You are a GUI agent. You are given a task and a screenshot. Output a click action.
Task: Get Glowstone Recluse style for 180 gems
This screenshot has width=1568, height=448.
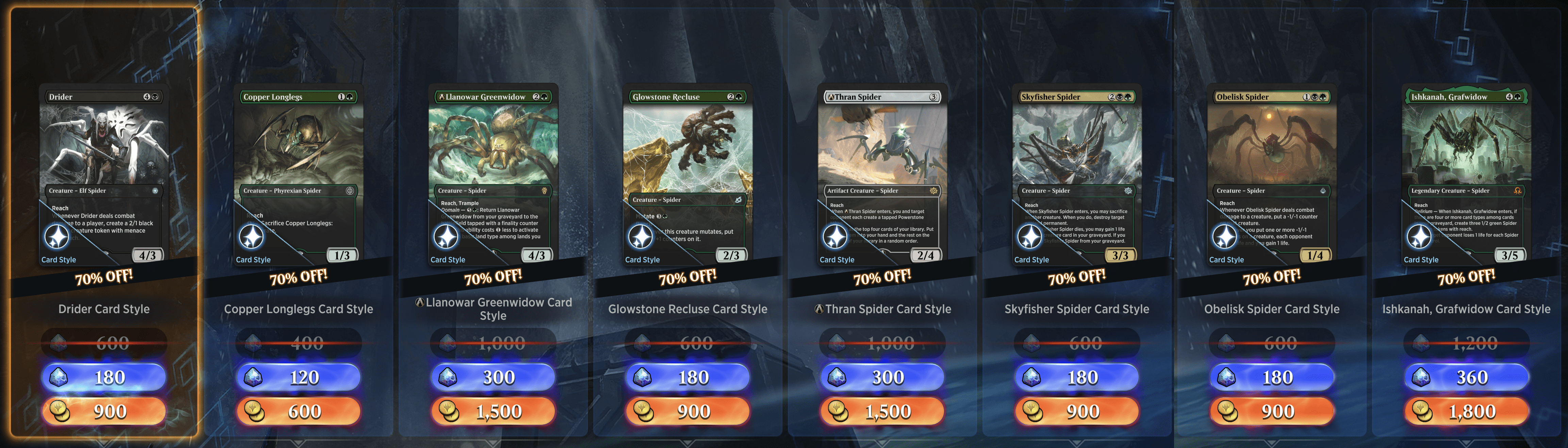(x=688, y=378)
